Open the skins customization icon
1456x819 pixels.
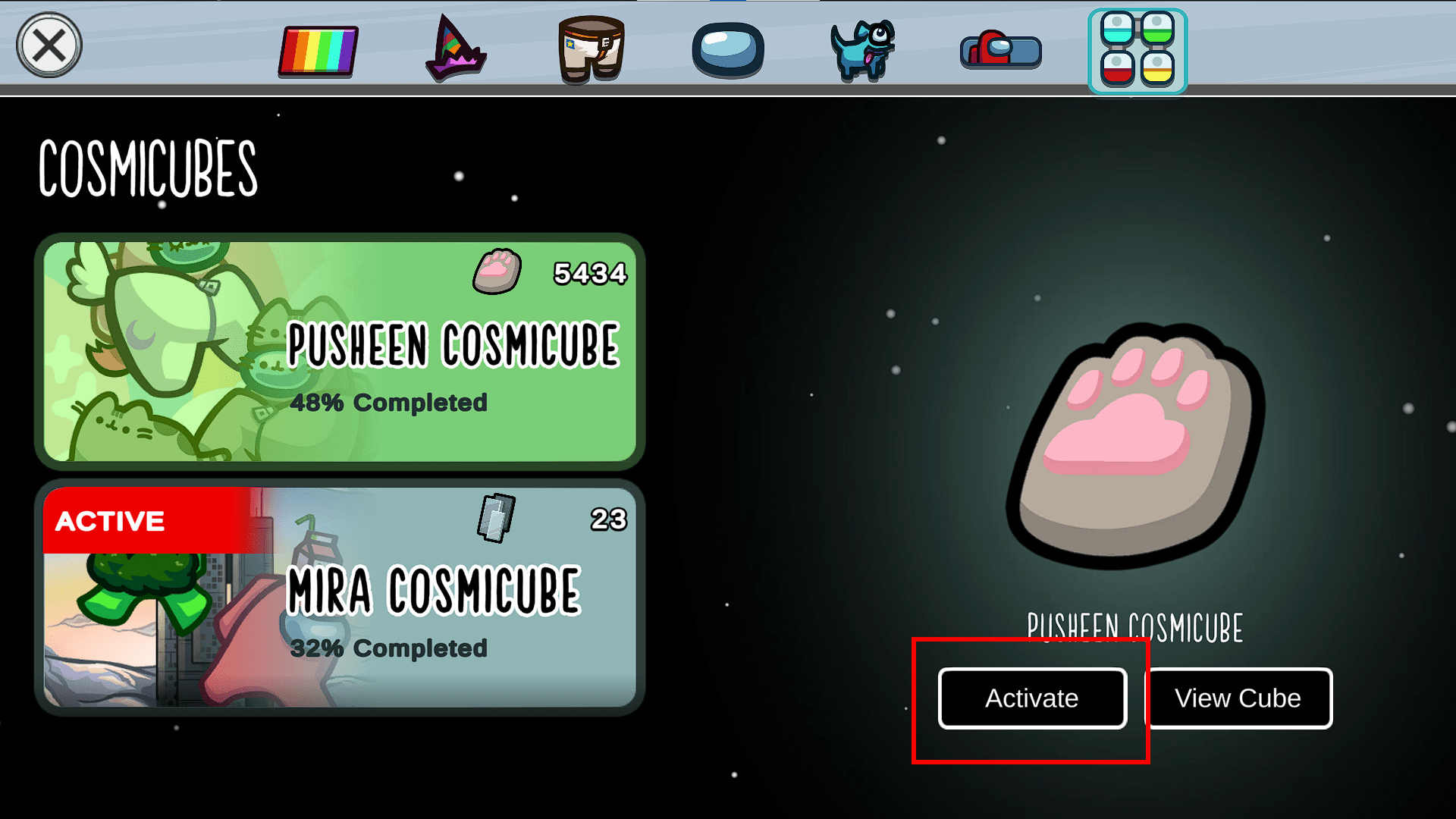[590, 51]
